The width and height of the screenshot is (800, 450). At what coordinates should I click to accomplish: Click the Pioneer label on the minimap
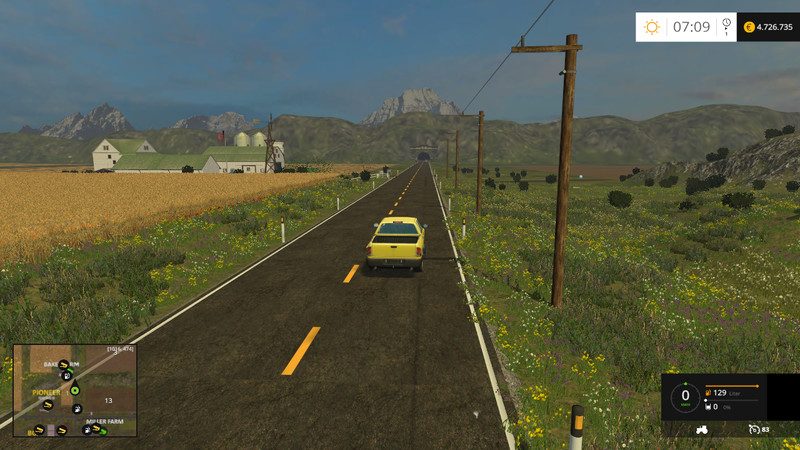46,393
